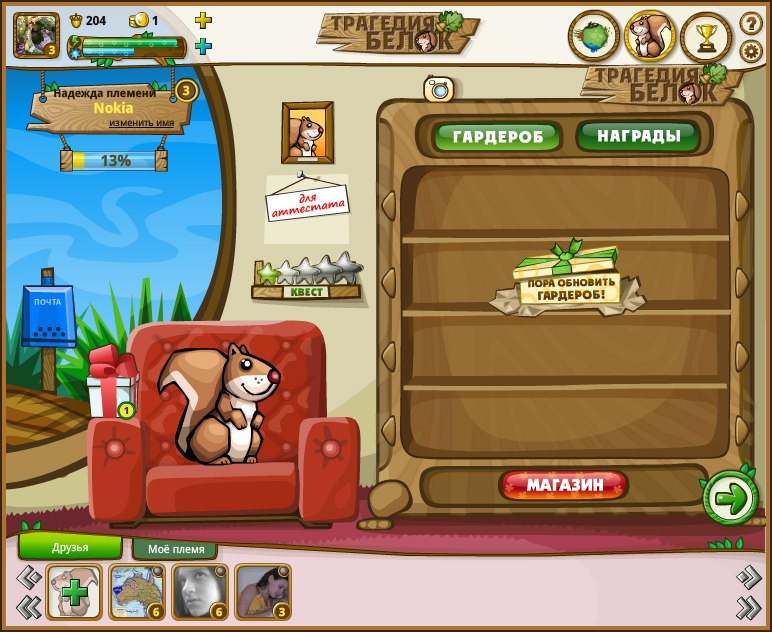Open the Квест stars panel

pyautogui.click(x=308, y=279)
